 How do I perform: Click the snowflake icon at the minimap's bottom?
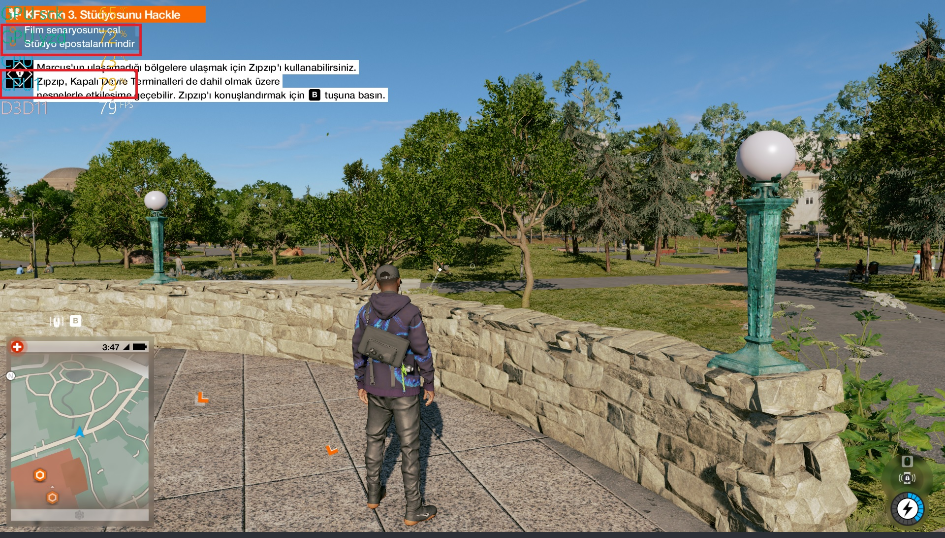click(x=80, y=515)
